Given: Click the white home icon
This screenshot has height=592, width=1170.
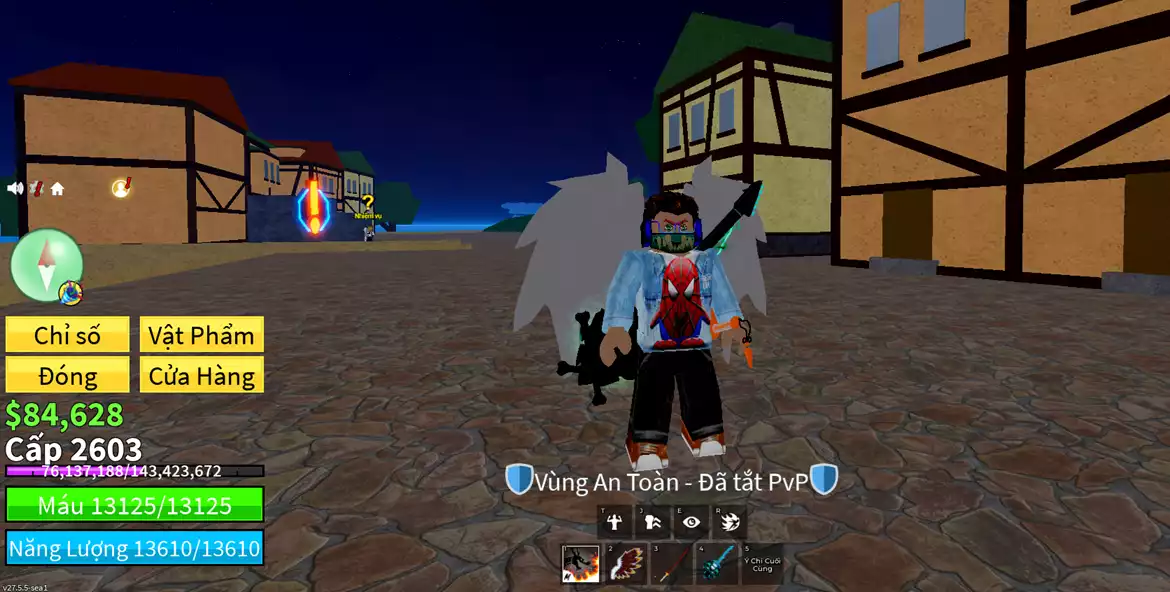Looking at the screenshot, I should pyautogui.click(x=57, y=189).
